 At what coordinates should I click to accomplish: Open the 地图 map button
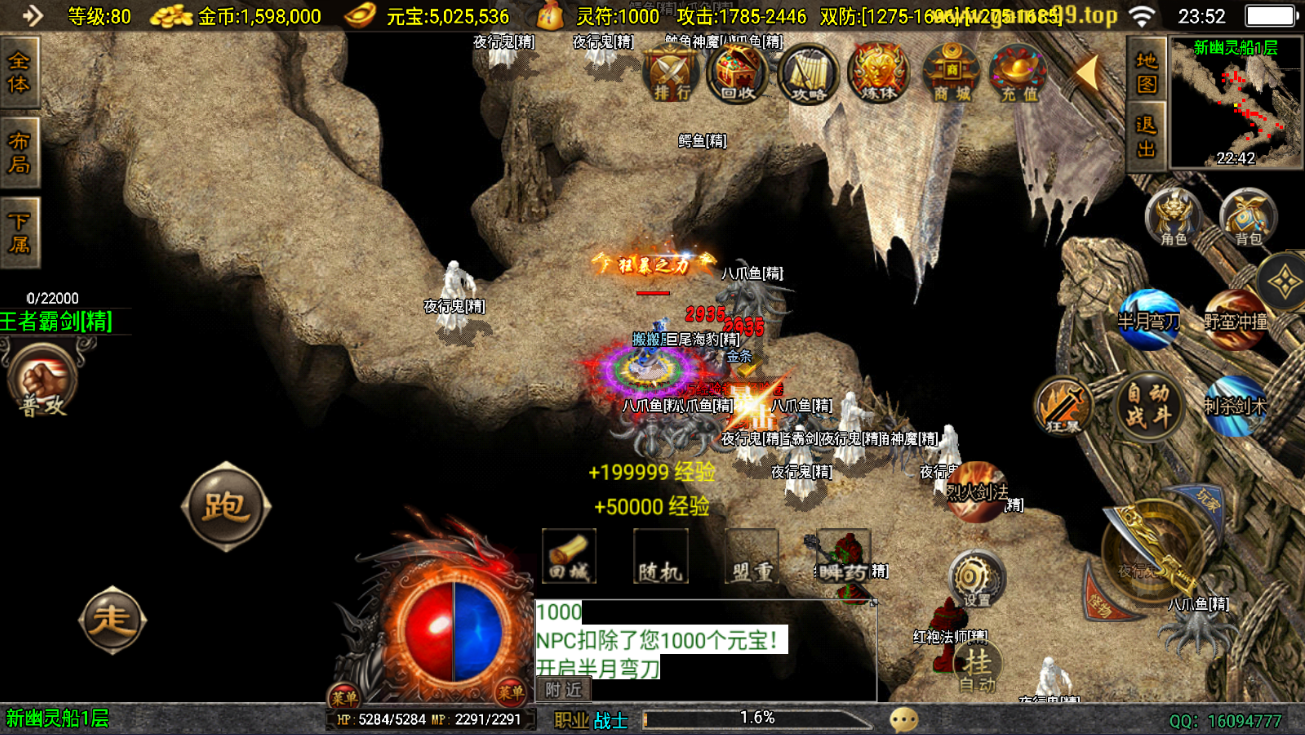1146,71
